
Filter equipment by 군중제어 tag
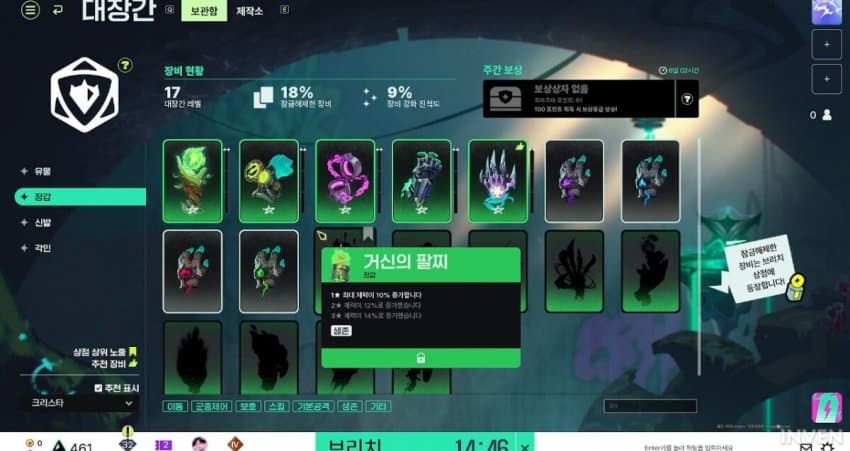[215, 406]
